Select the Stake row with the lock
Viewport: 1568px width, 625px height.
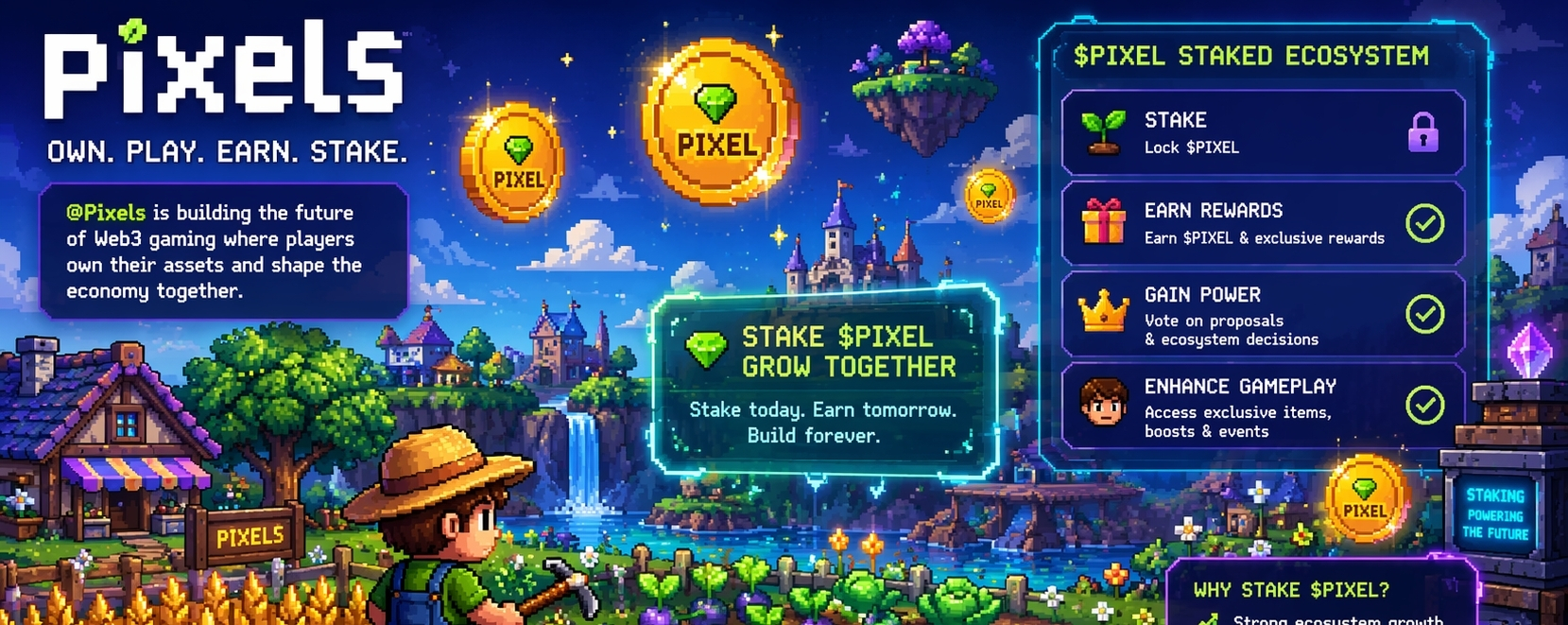tap(1262, 133)
